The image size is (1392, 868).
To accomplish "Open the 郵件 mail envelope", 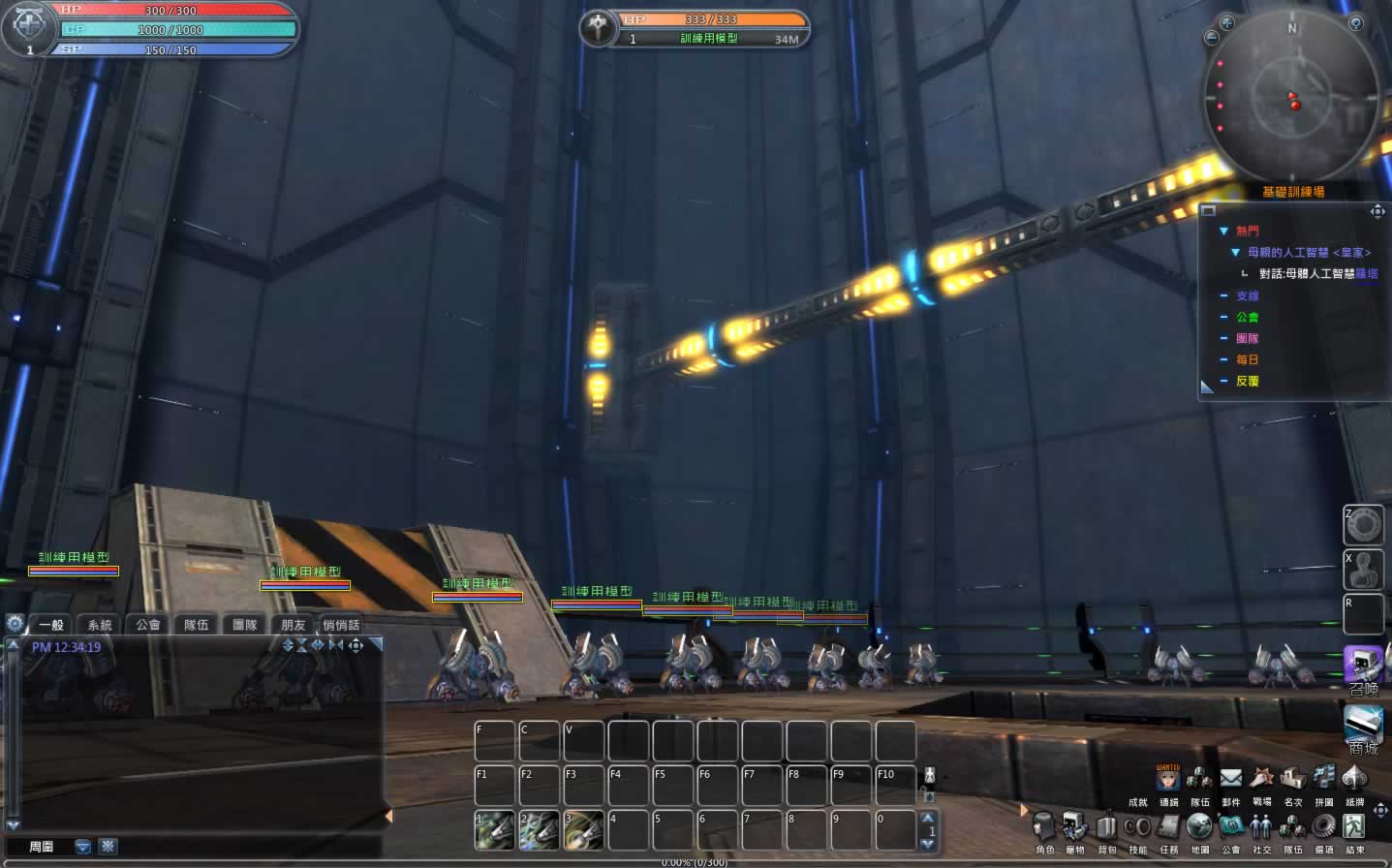I will point(1230,779).
